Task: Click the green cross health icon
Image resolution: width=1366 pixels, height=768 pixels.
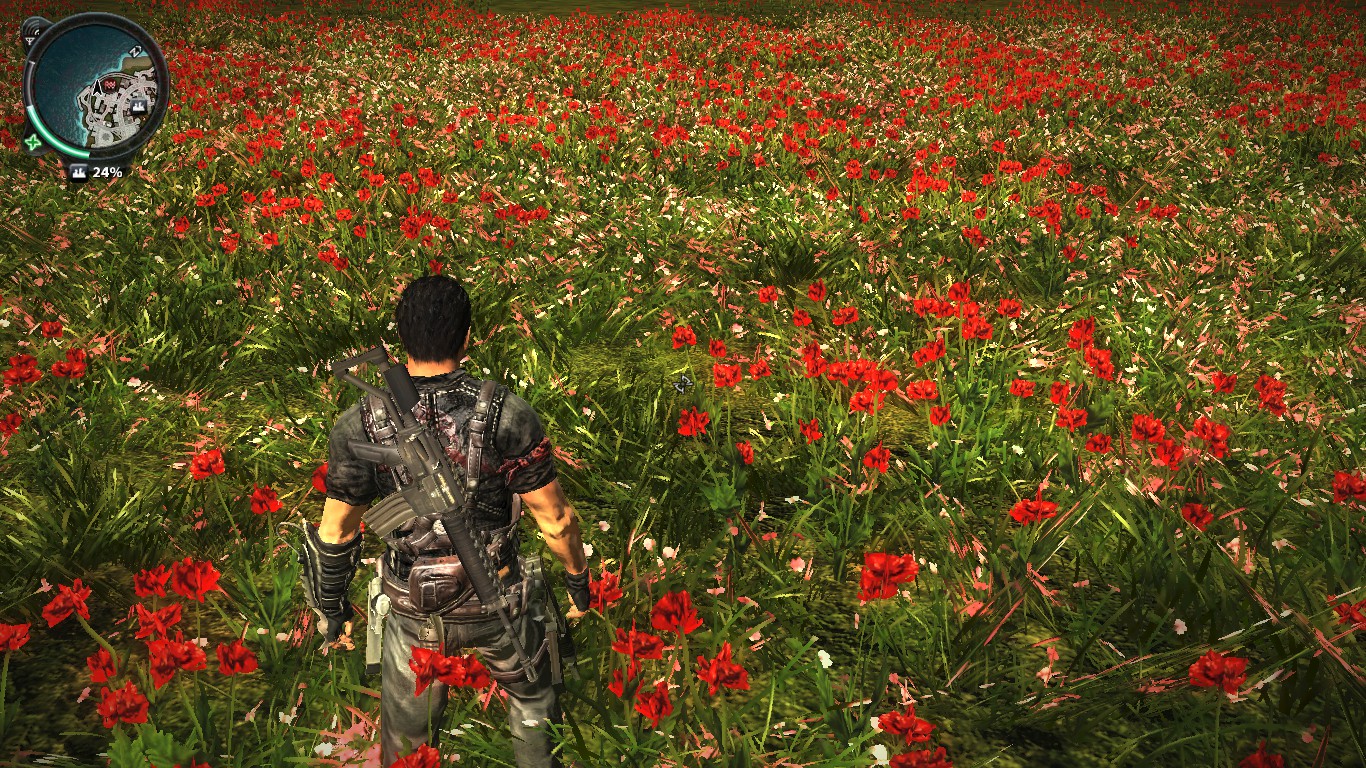Action: click(x=34, y=142)
